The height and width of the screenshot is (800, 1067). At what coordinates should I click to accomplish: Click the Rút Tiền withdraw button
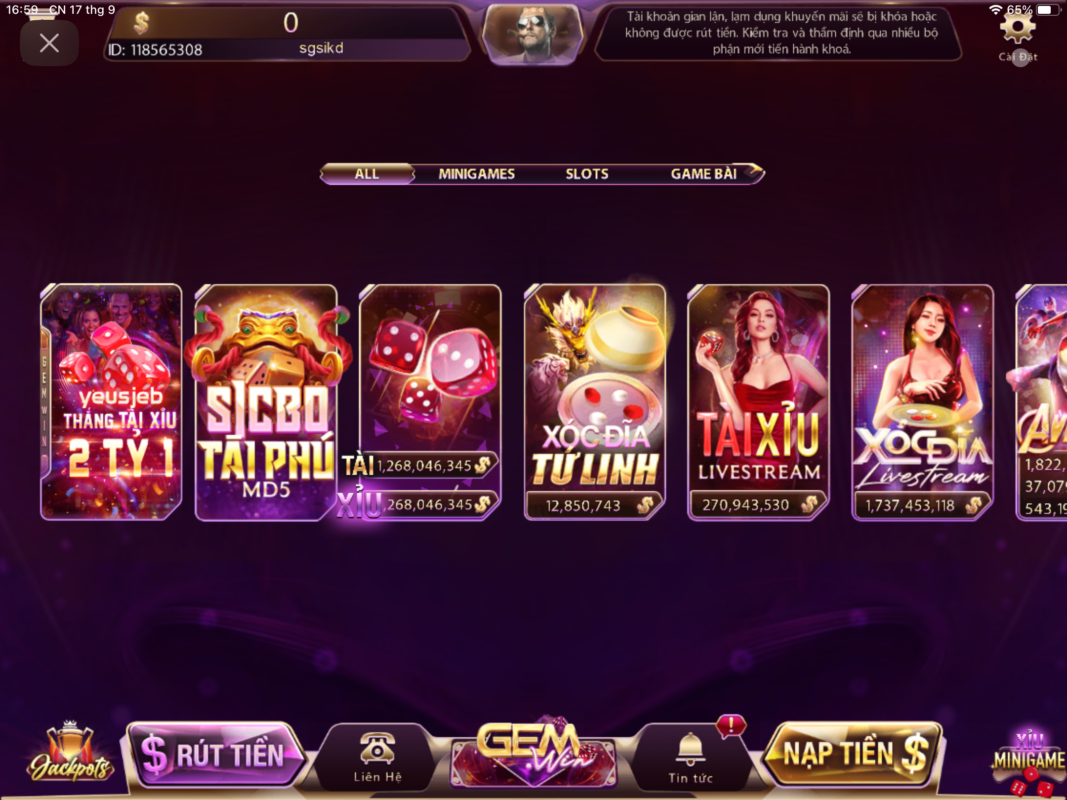point(217,754)
